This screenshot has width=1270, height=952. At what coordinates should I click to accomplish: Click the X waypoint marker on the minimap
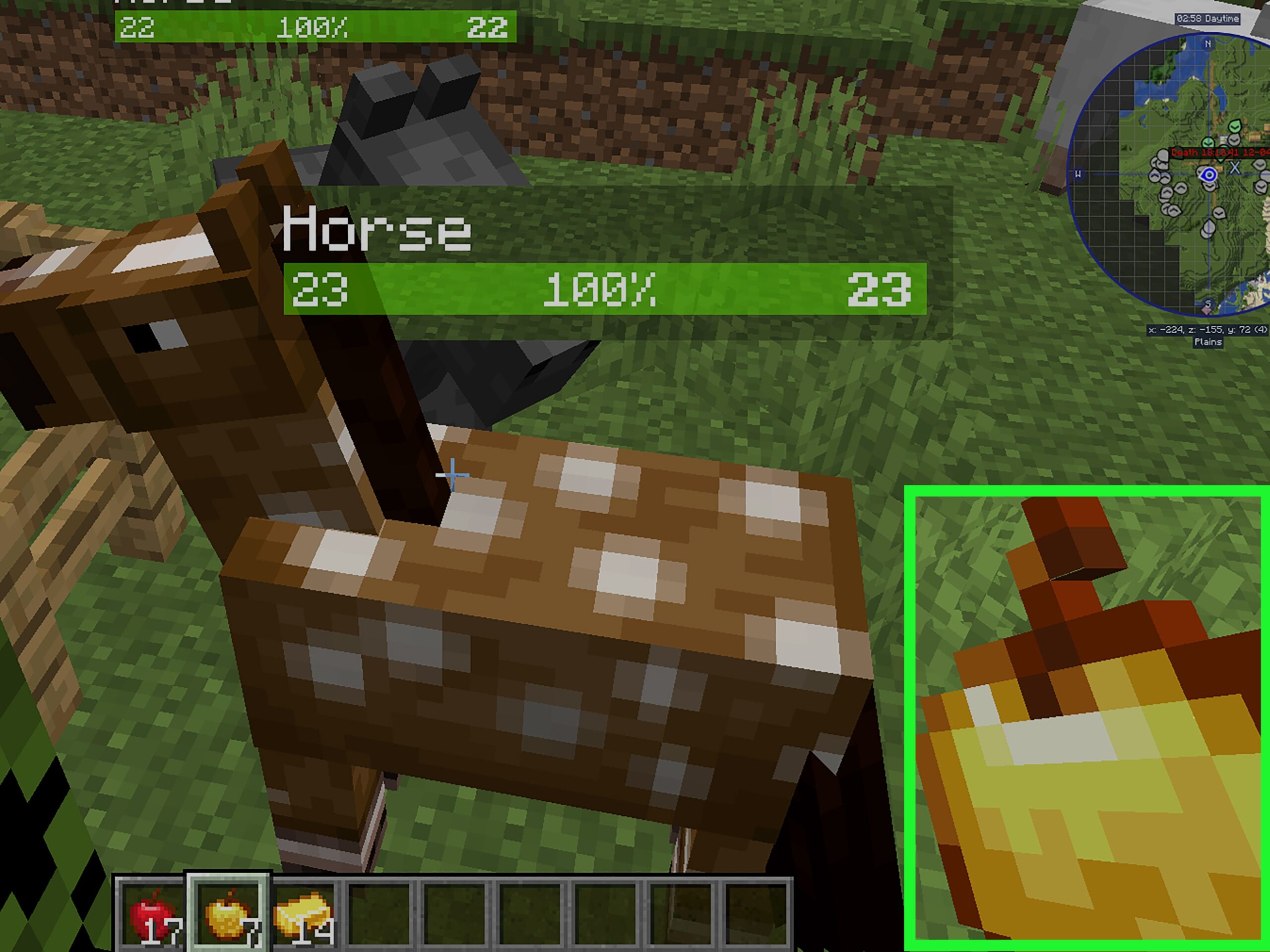pos(1235,168)
